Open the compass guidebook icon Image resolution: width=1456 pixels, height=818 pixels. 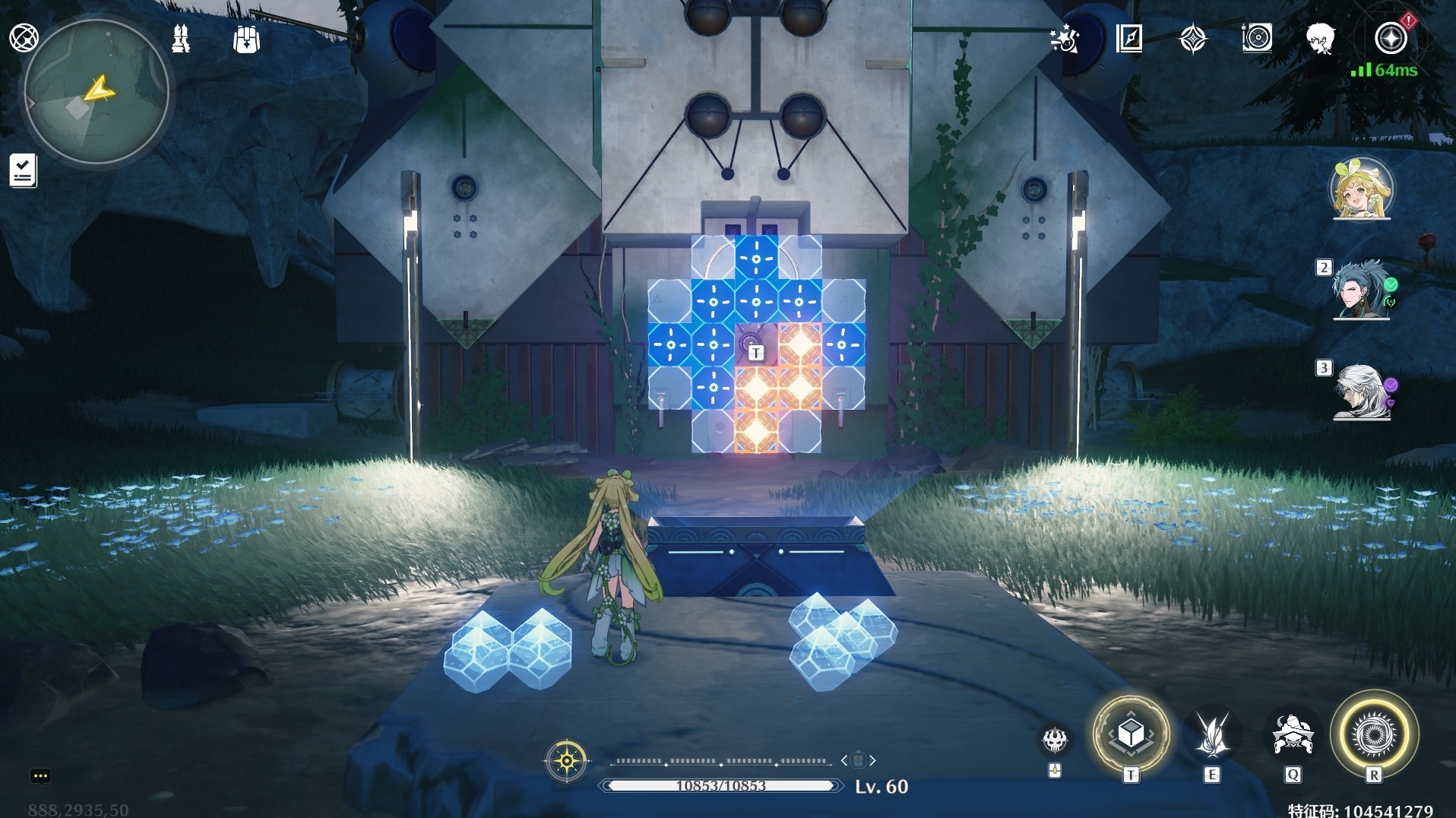tap(1129, 38)
